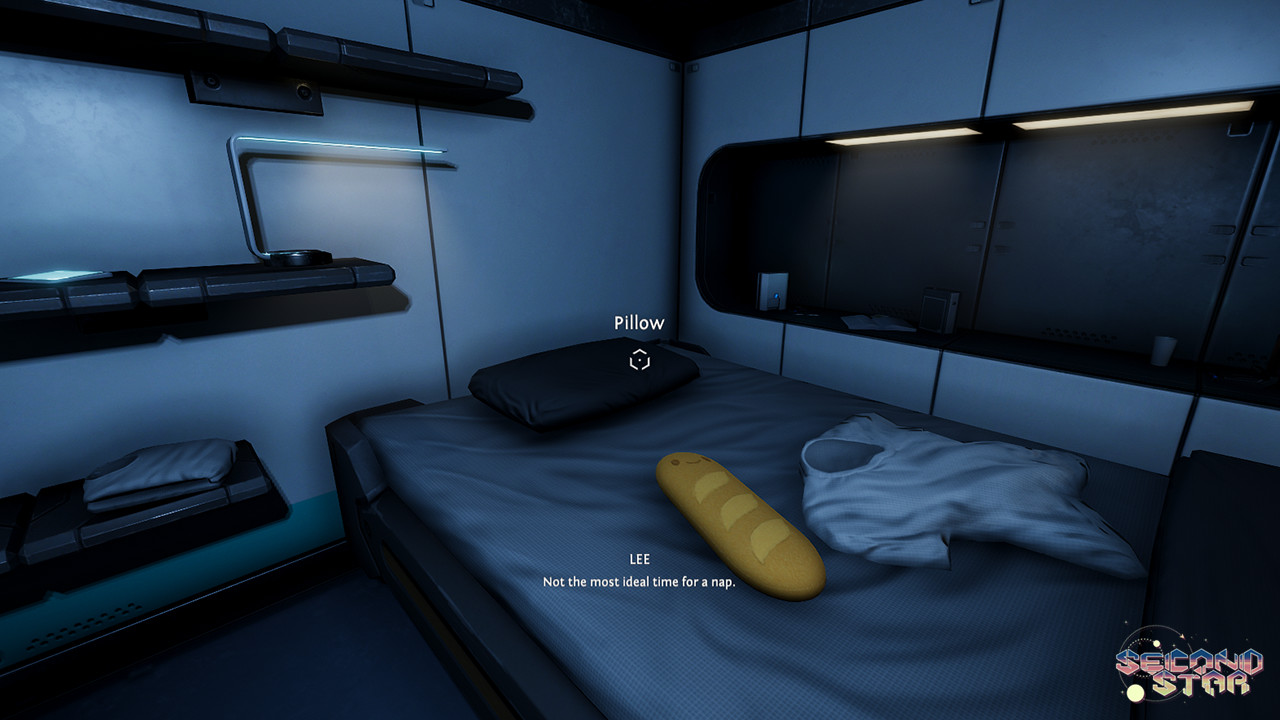Click the hexagonal interaction reticle icon
The height and width of the screenshot is (720, 1280).
(x=640, y=359)
